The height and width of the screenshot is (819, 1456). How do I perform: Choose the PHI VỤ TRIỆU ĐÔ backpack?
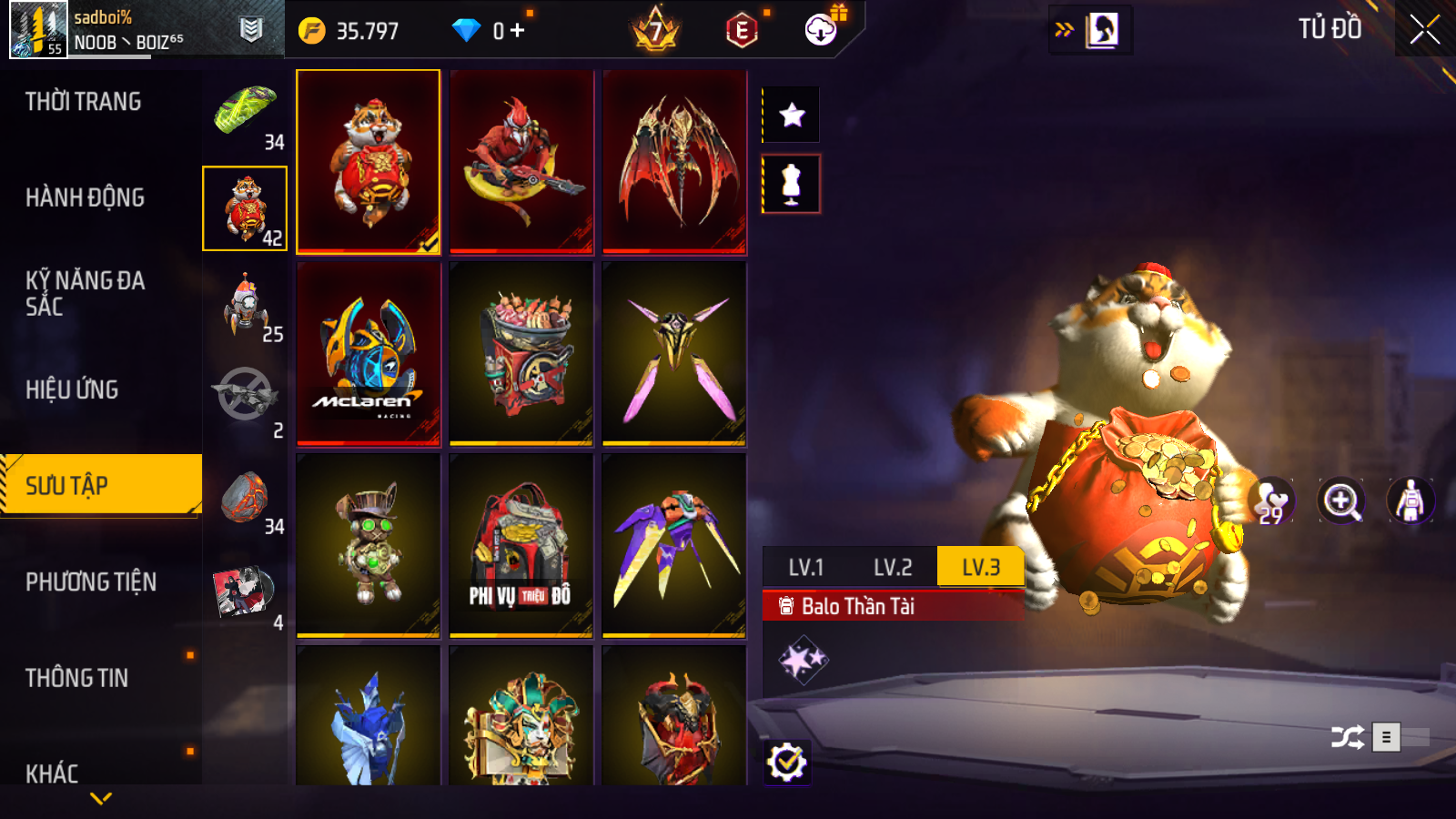point(521,546)
